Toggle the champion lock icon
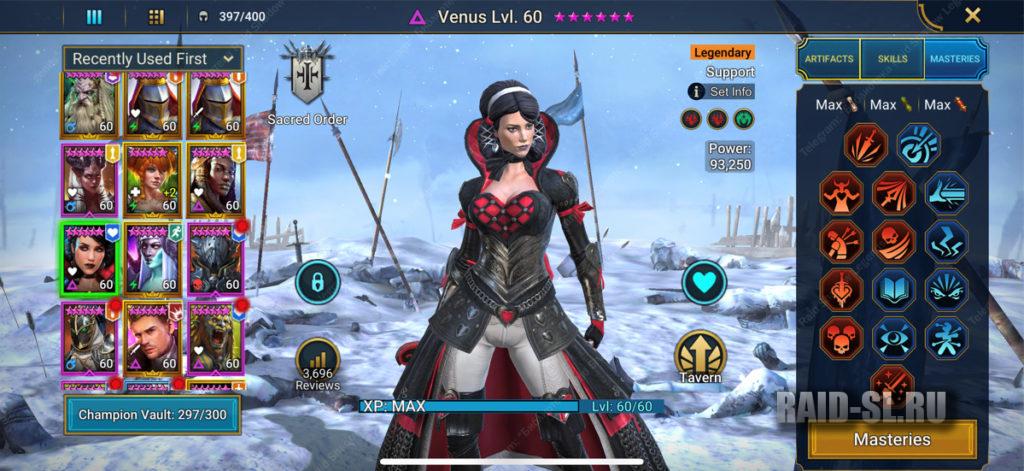1024x471 pixels. pyautogui.click(x=318, y=283)
